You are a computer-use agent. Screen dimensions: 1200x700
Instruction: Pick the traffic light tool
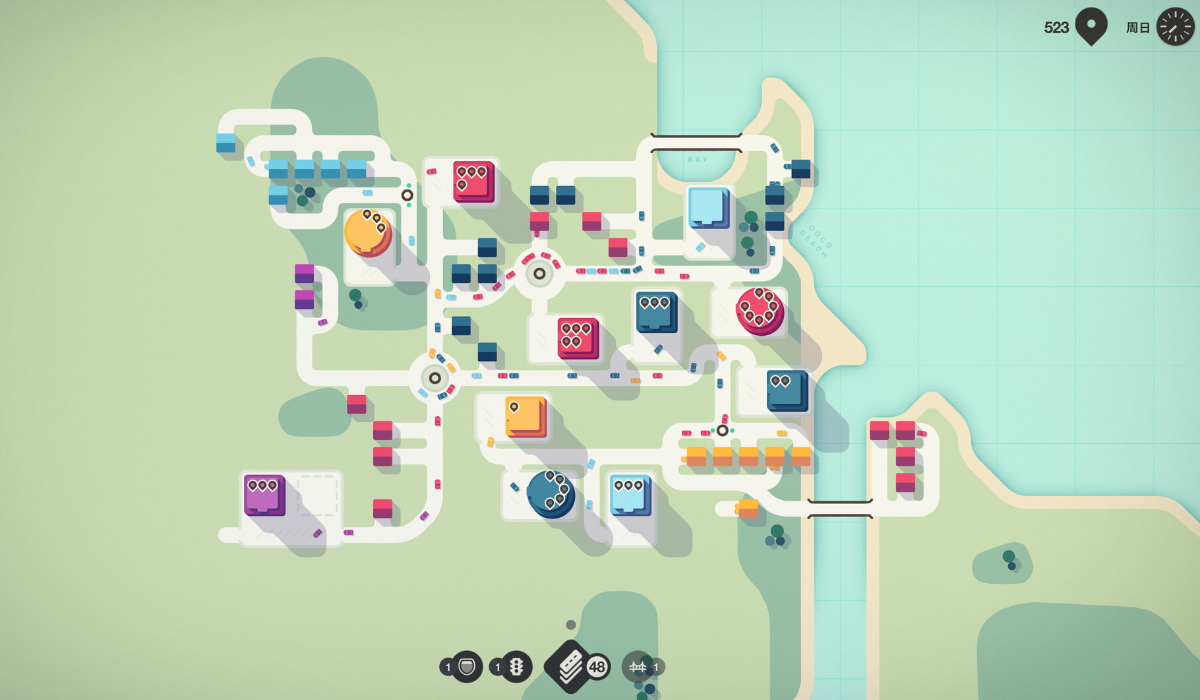pos(516,666)
